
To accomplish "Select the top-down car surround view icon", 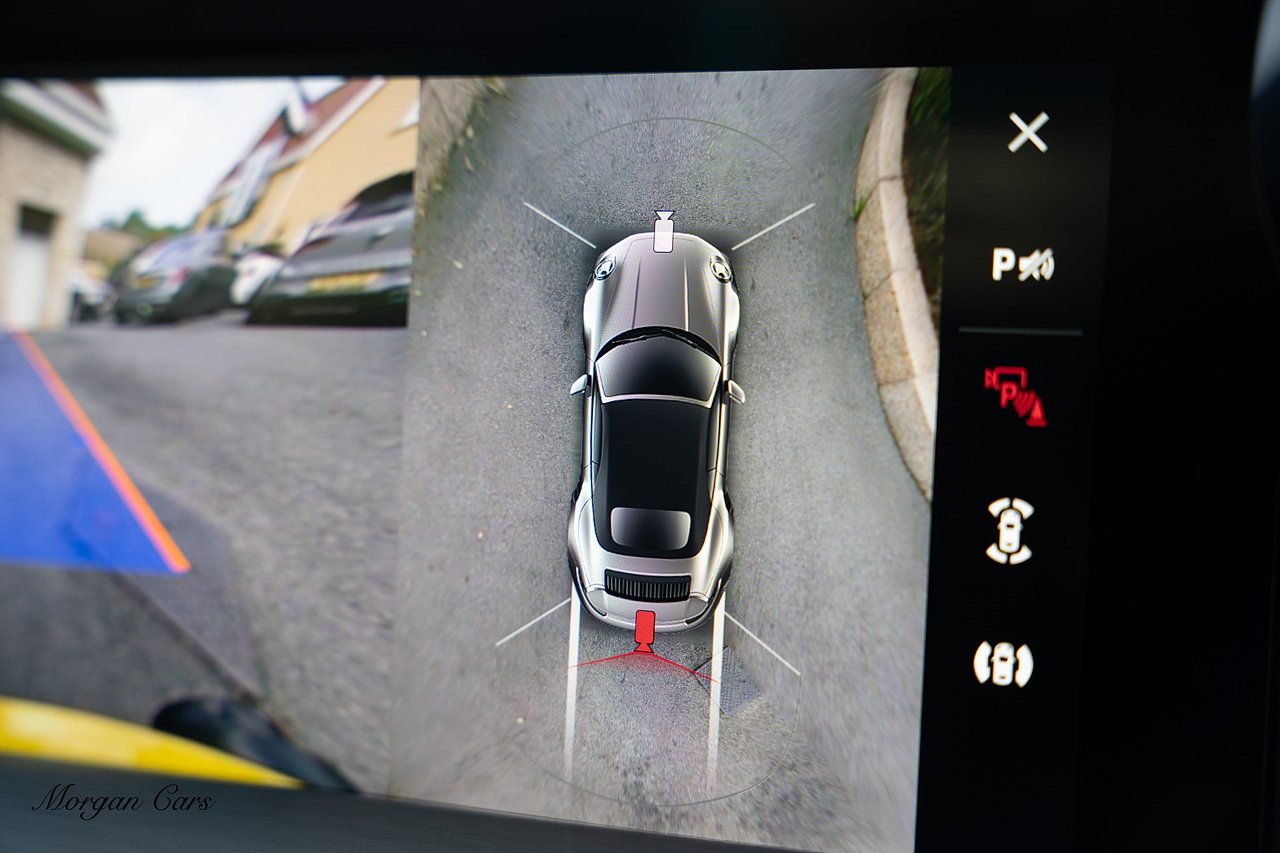I will pos(1010,531).
